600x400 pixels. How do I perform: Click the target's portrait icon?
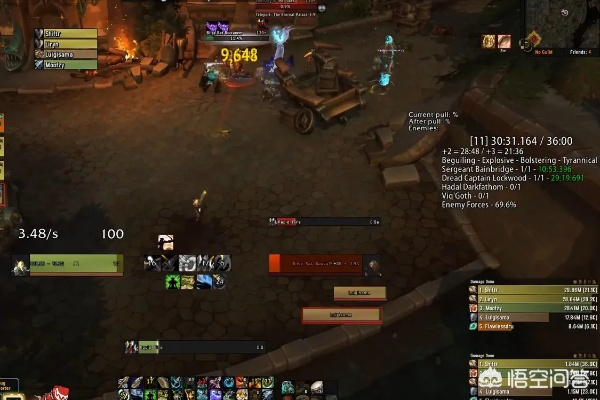click(372, 265)
